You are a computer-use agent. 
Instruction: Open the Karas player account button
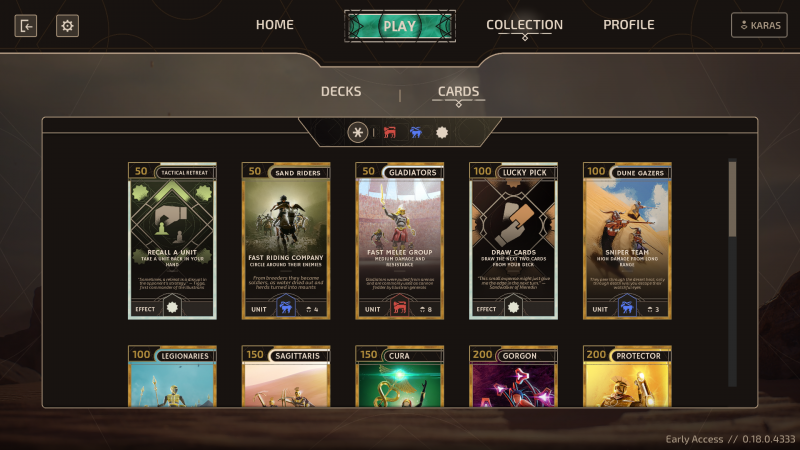[759, 26]
